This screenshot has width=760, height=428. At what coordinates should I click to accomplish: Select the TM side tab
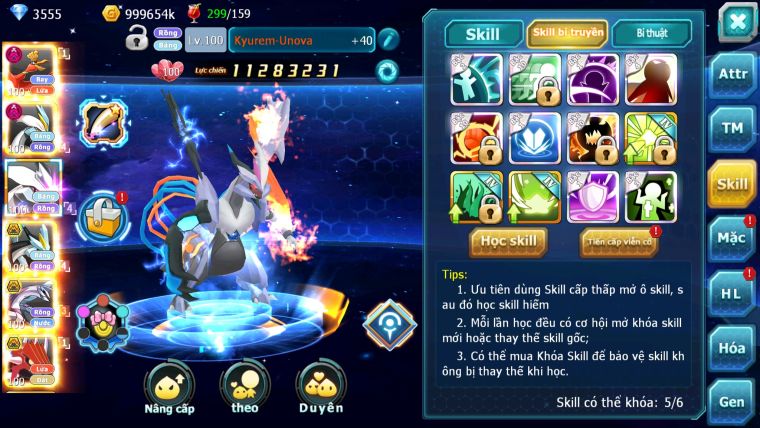click(x=732, y=129)
